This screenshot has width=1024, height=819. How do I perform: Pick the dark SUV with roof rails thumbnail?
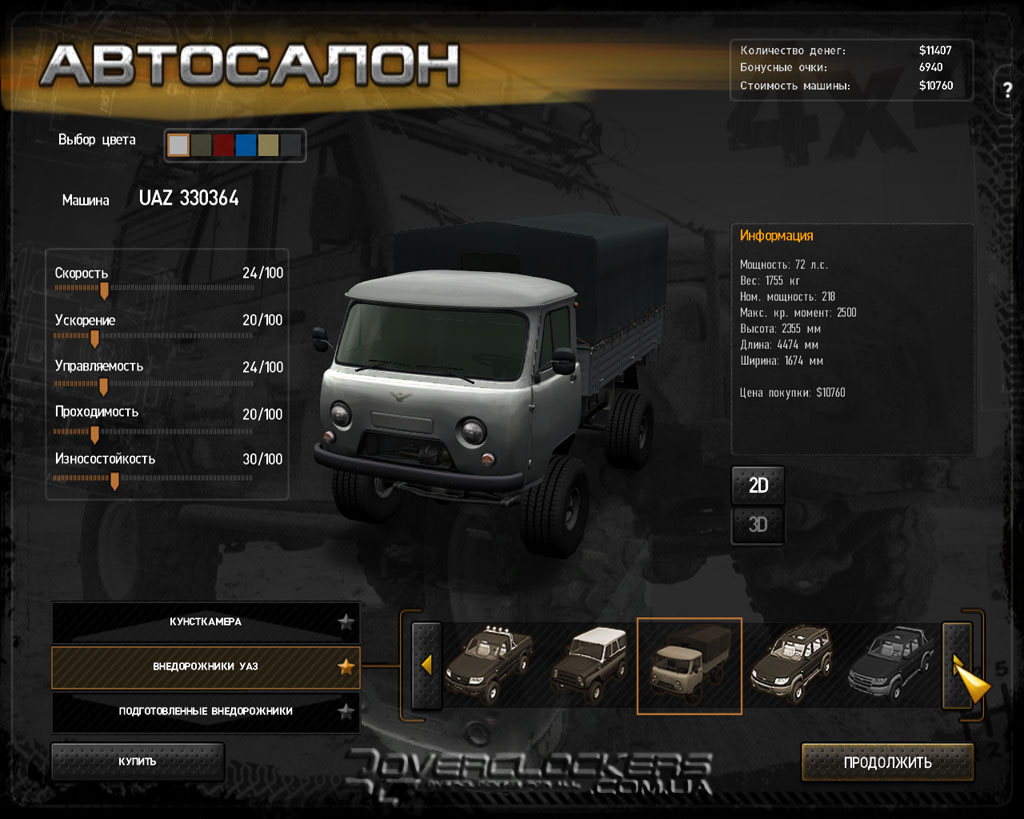point(791,665)
